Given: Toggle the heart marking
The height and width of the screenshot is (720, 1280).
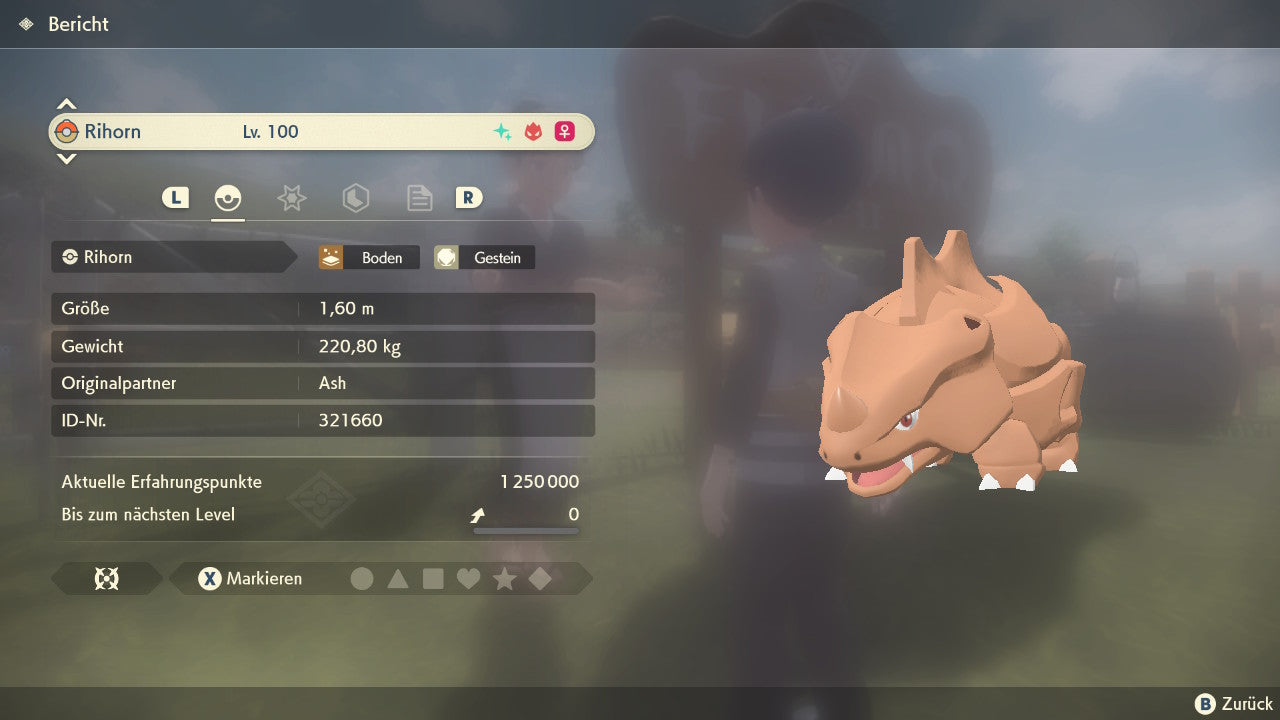Looking at the screenshot, I should (468, 579).
